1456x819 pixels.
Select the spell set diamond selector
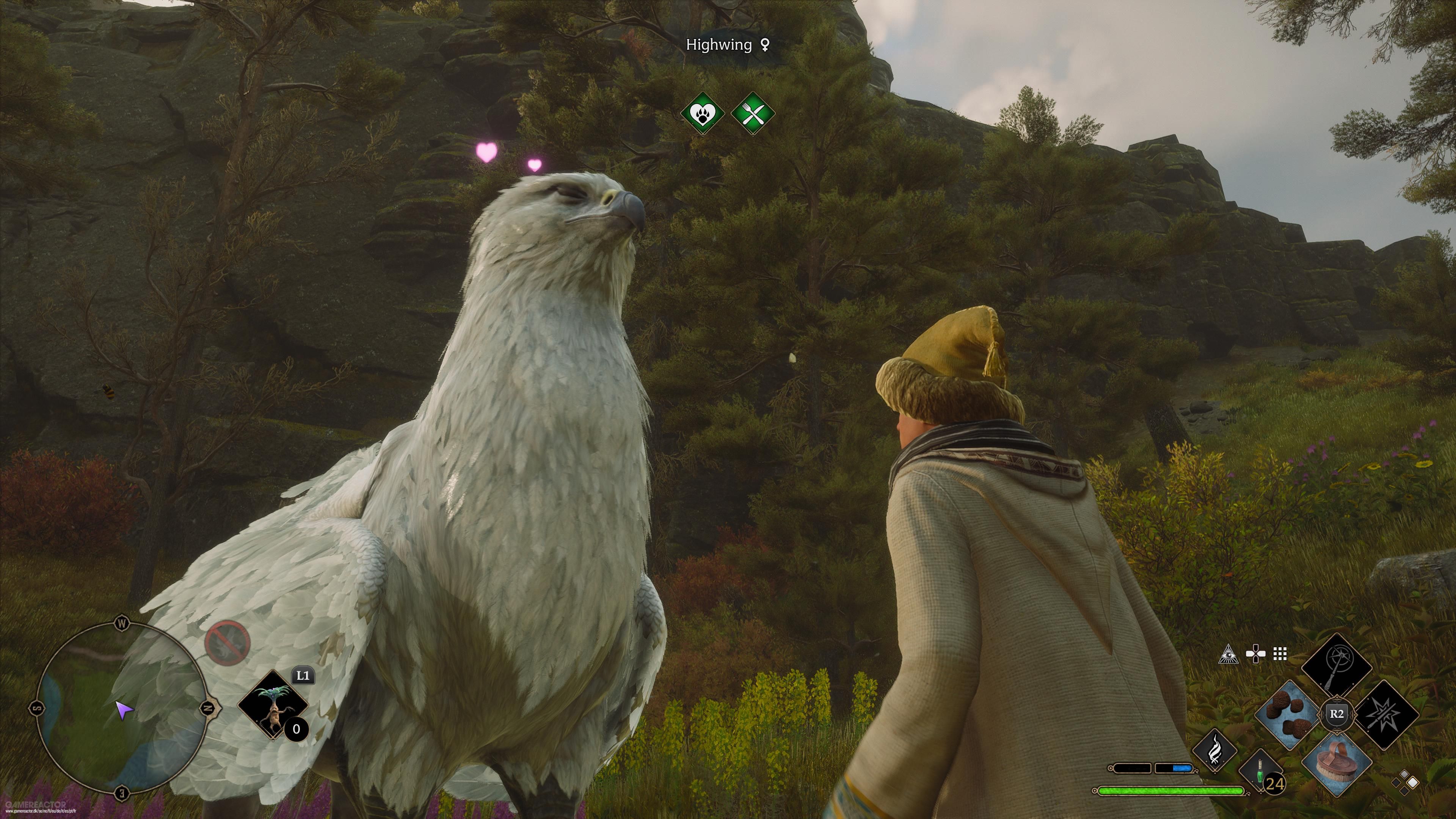[x=1405, y=782]
